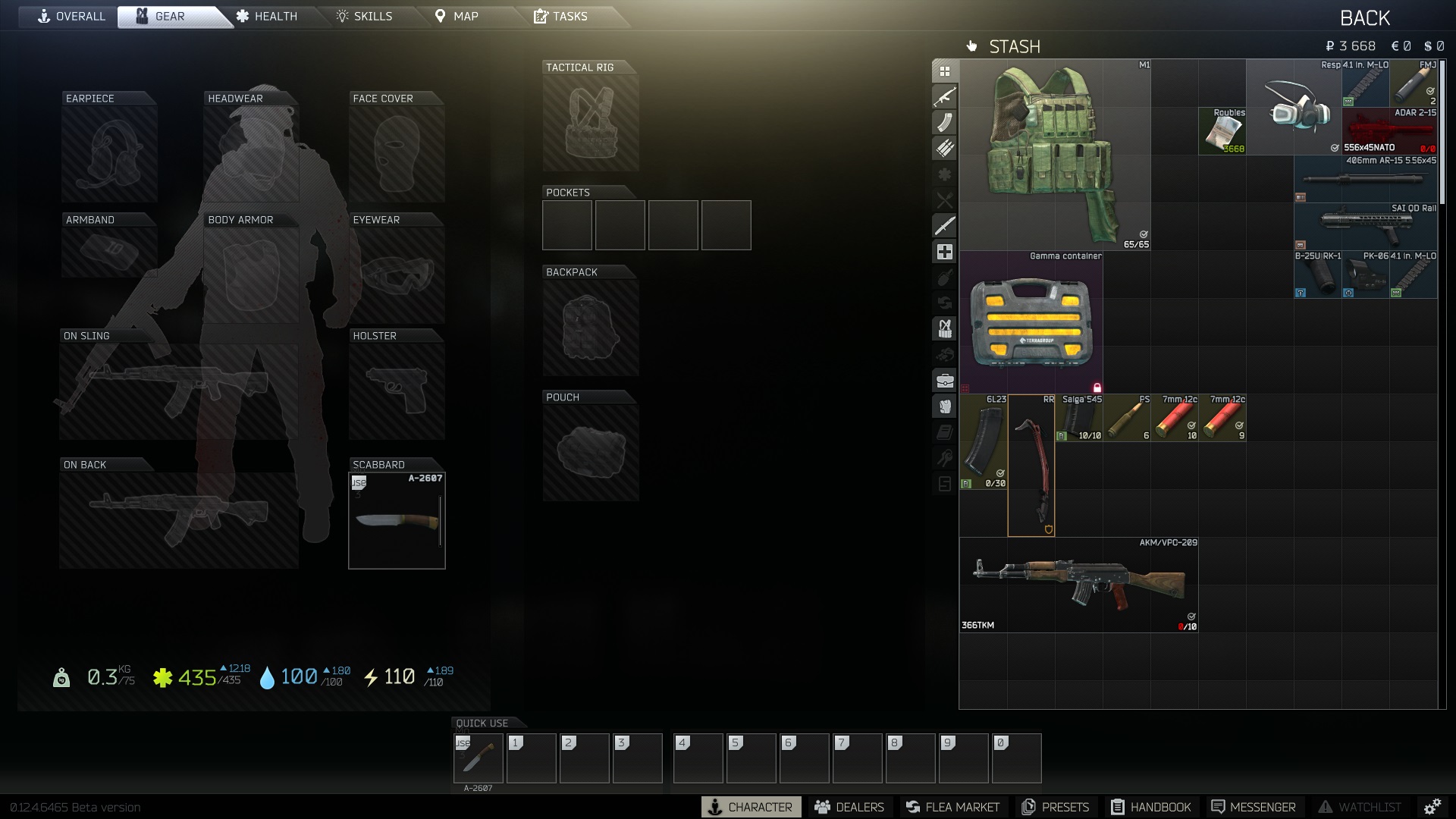Select the weapons filter icon in stash sidebar
This screenshot has height=819, width=1456.
(x=944, y=96)
